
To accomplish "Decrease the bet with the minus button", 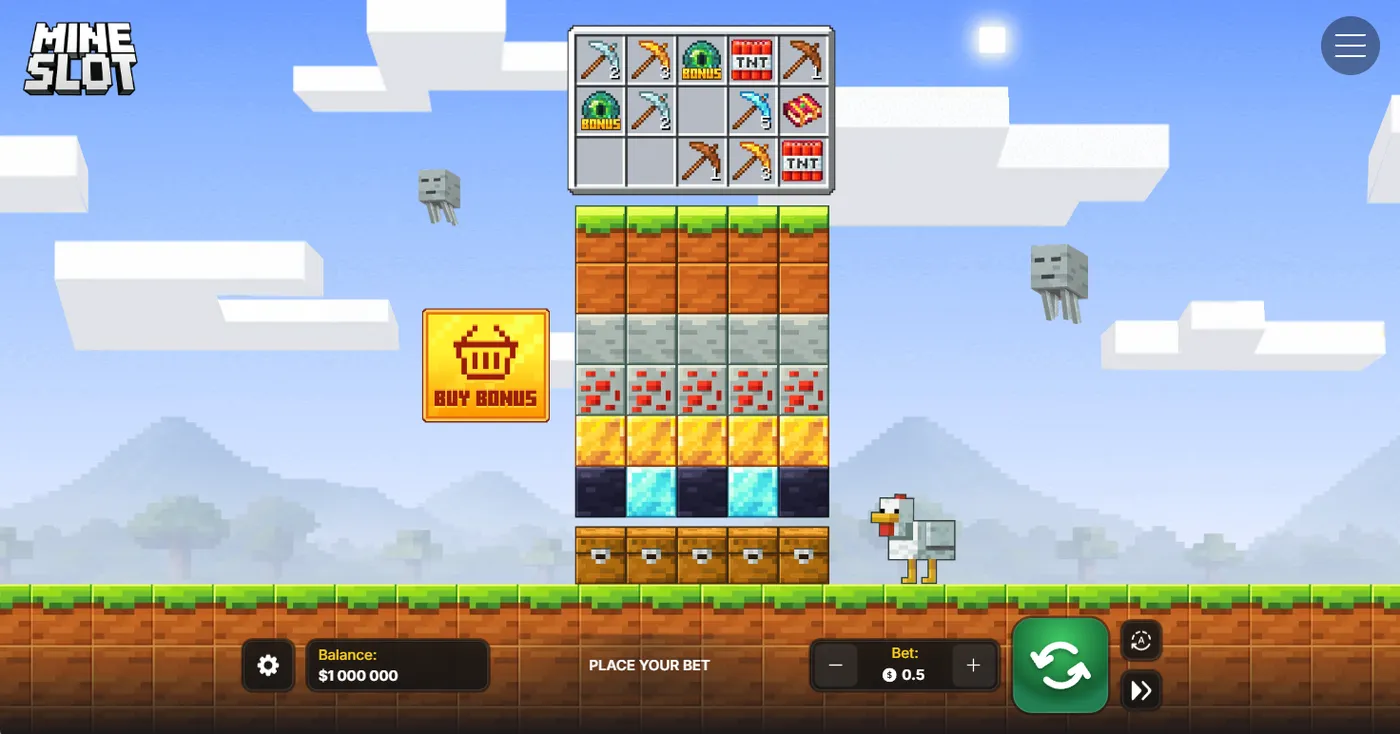I will click(836, 665).
